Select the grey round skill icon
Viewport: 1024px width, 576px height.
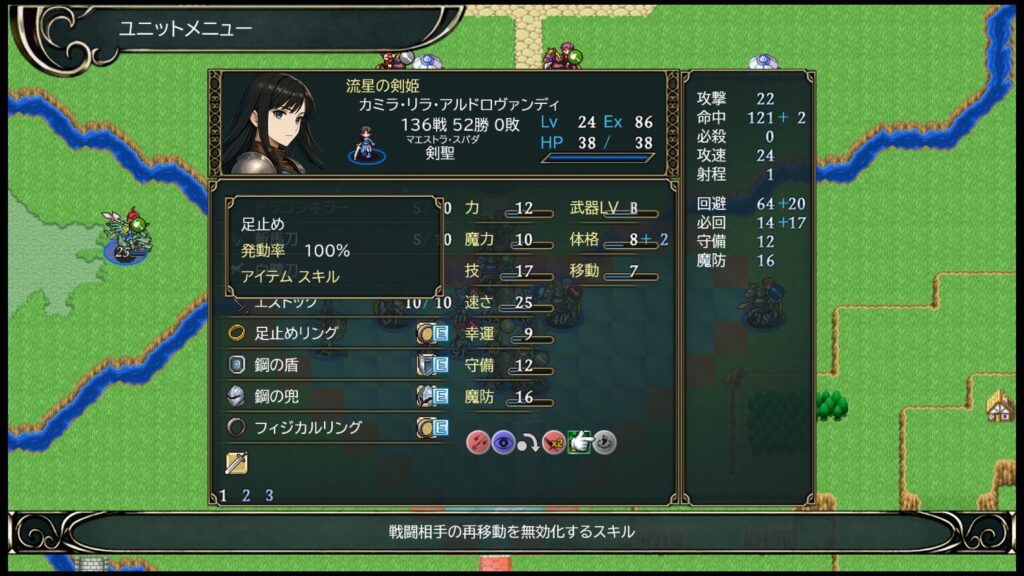pyautogui.click(x=605, y=442)
